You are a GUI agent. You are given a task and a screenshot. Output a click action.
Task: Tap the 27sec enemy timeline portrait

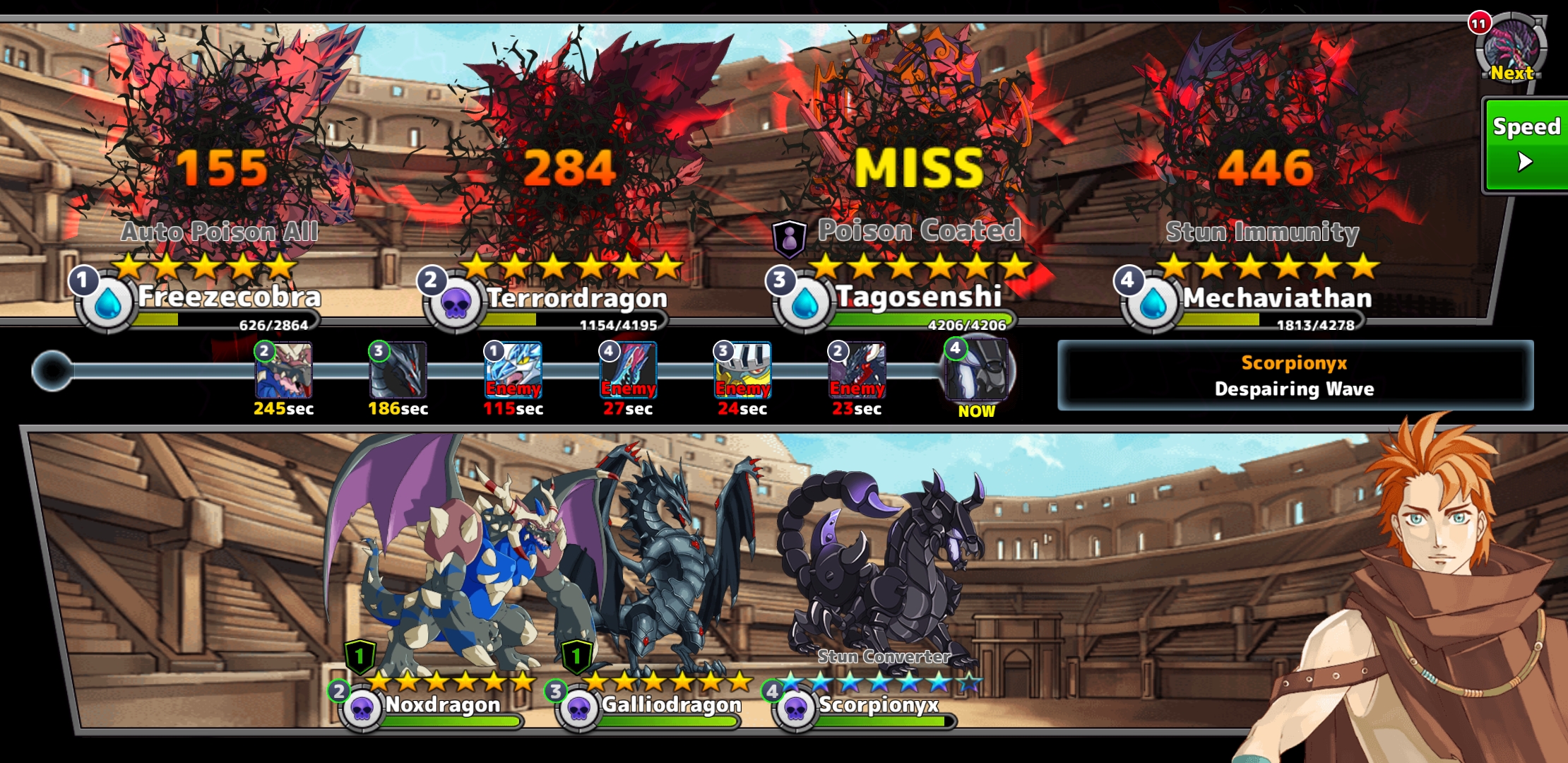pyautogui.click(x=628, y=371)
